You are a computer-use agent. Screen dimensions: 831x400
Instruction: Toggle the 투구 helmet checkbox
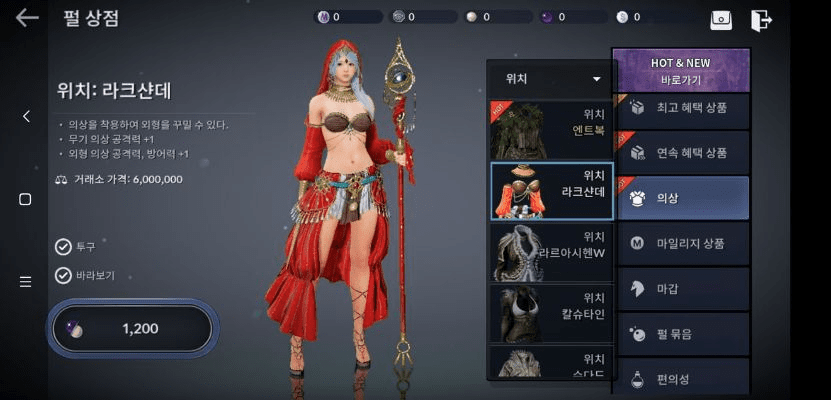tap(64, 246)
